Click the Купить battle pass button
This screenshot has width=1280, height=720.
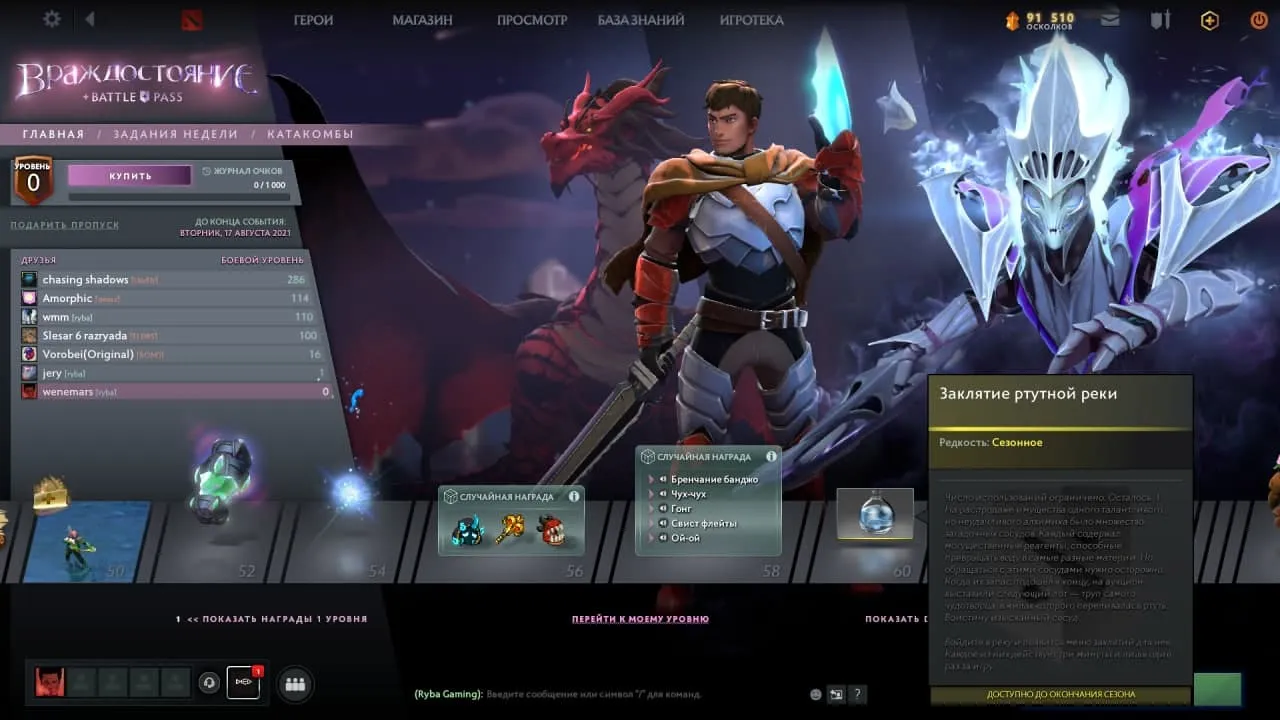point(130,176)
